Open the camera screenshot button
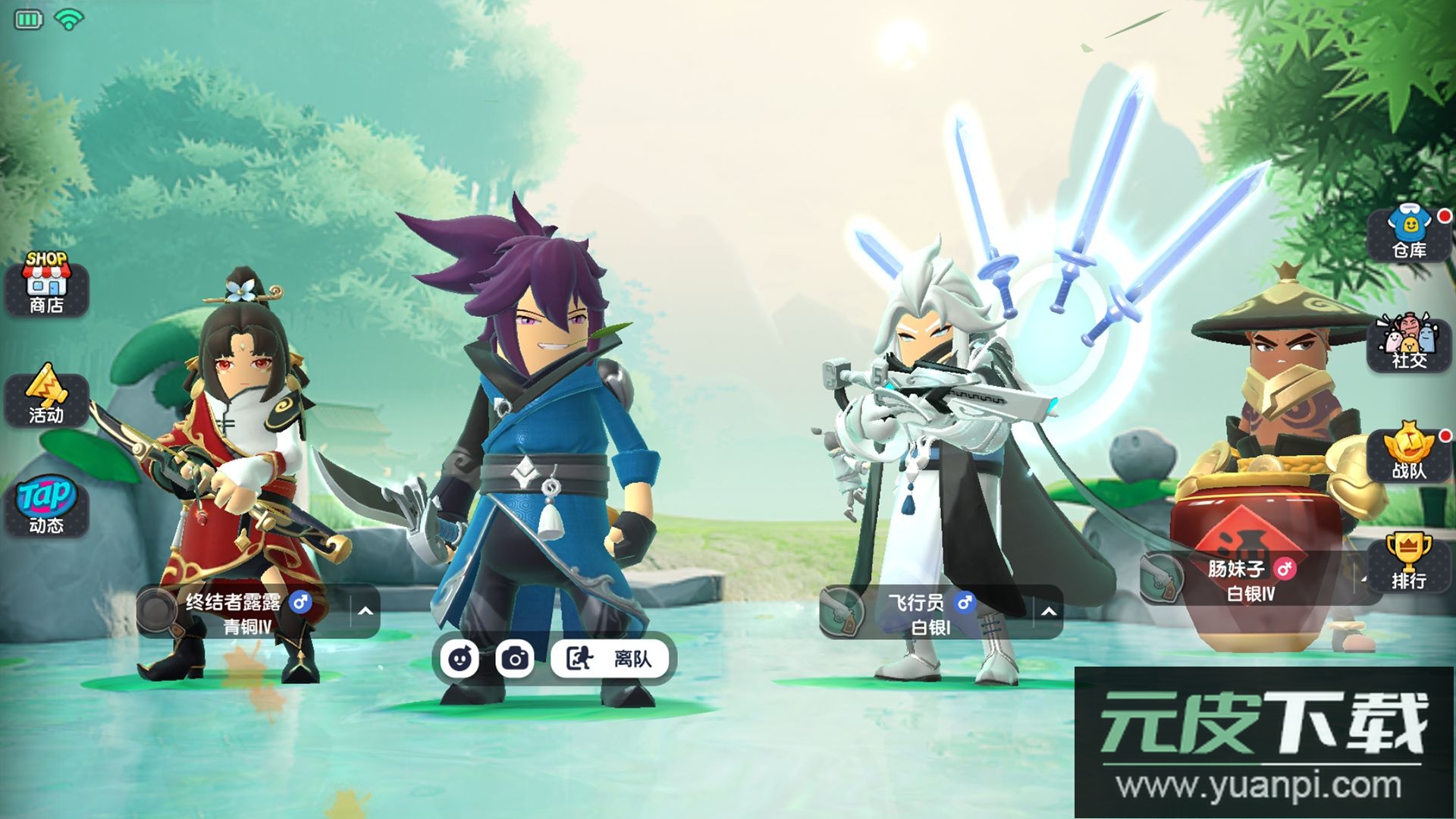The image size is (1456, 819). (x=515, y=658)
